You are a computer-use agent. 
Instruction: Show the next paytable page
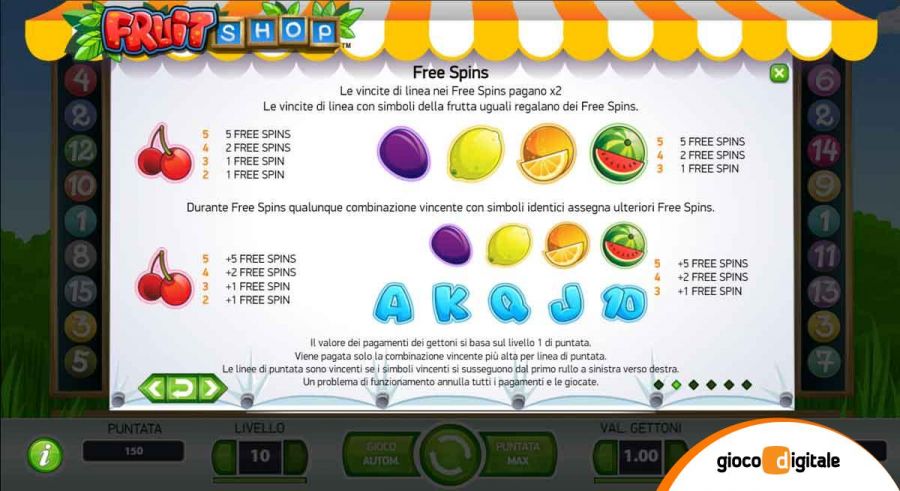[210, 386]
